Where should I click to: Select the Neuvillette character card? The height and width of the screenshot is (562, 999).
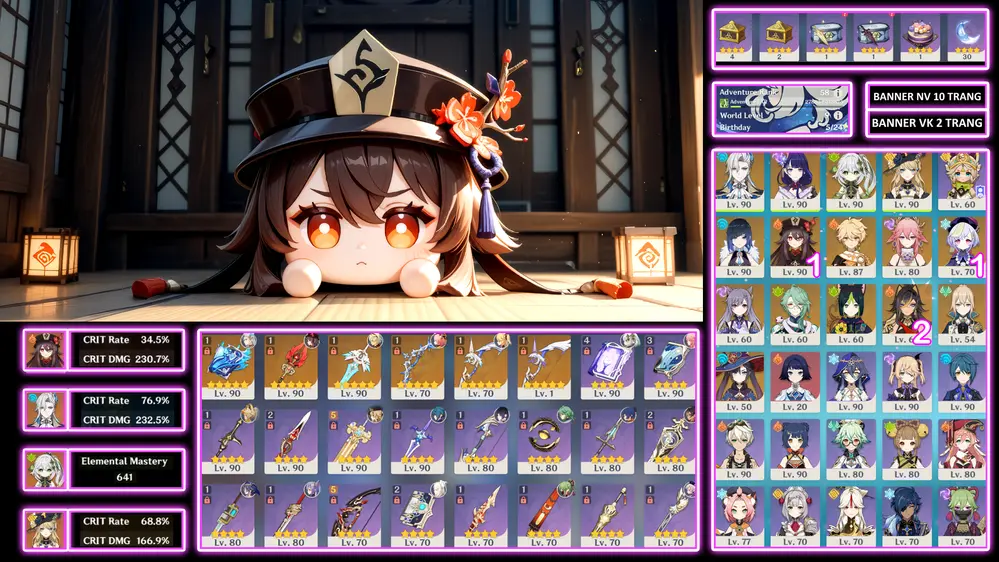739,180
